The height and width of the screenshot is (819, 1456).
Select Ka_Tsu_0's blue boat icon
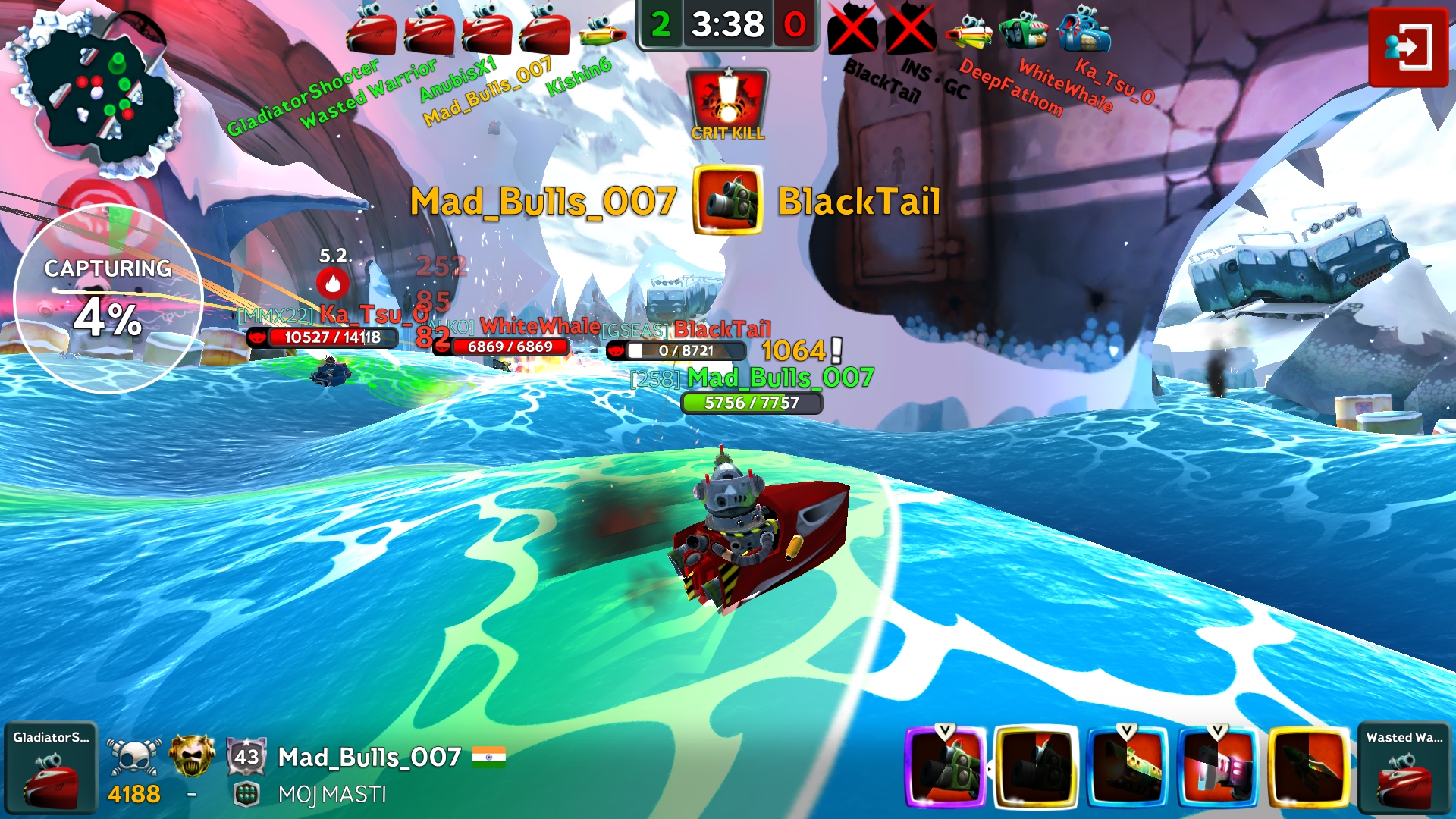pos(1084,30)
